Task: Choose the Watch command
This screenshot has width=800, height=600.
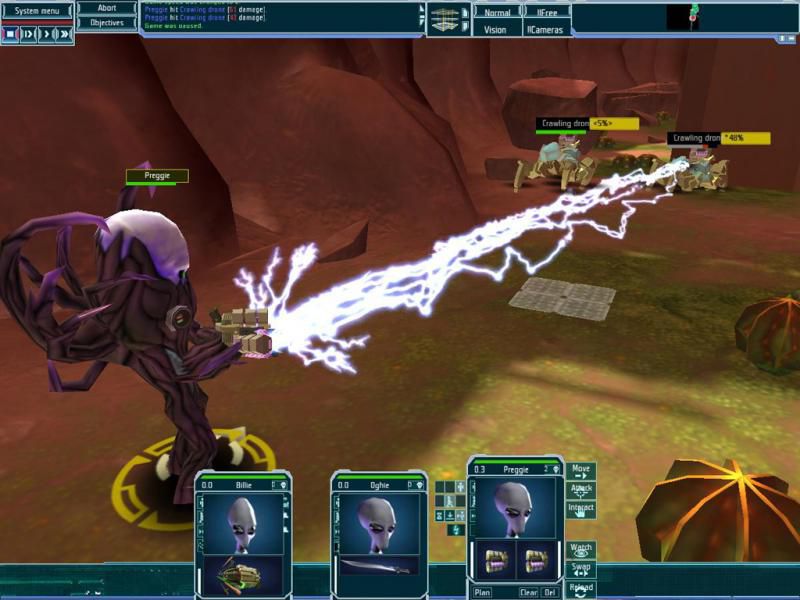Action: [x=581, y=549]
